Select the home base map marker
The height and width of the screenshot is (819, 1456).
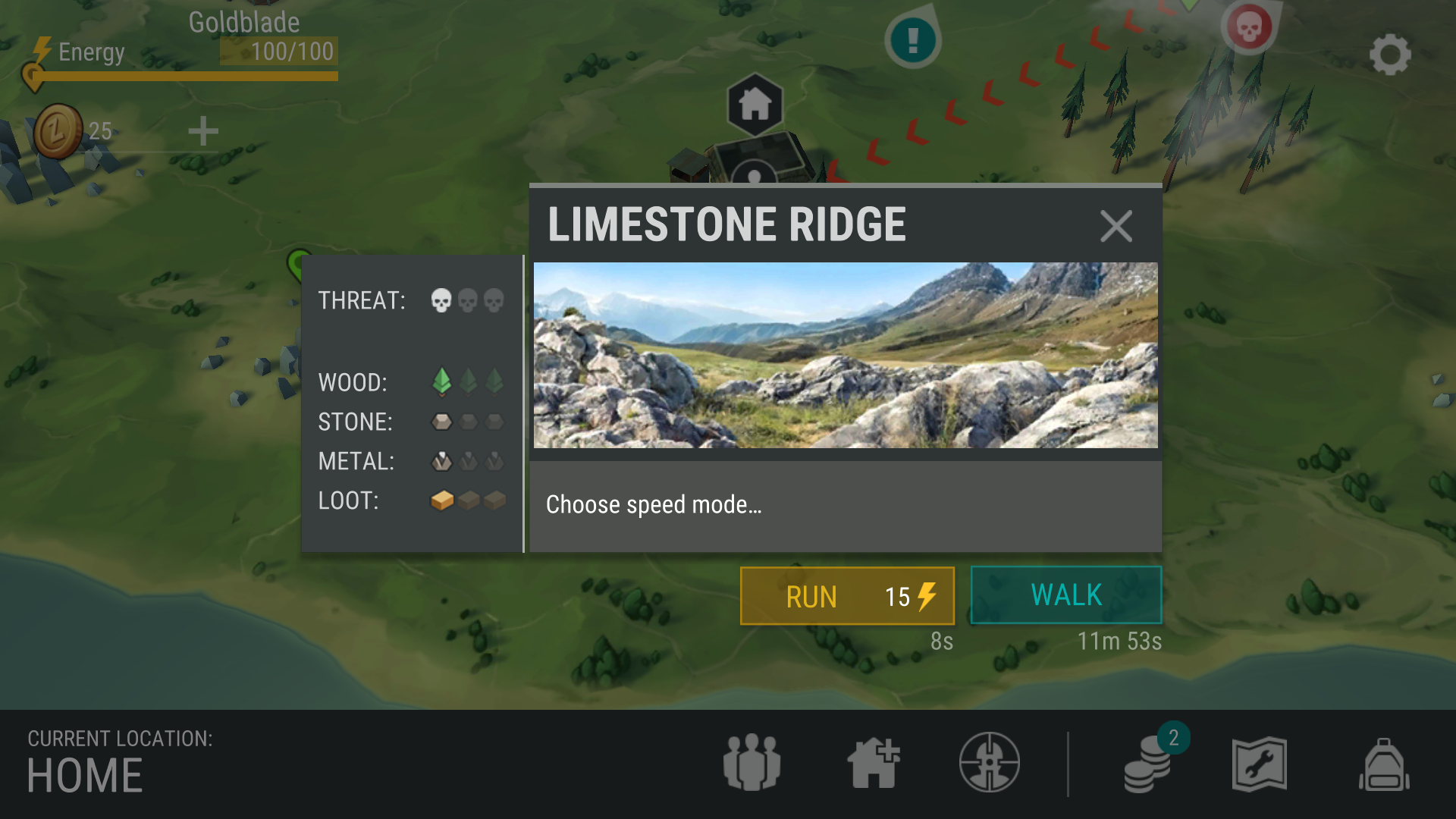tap(755, 104)
